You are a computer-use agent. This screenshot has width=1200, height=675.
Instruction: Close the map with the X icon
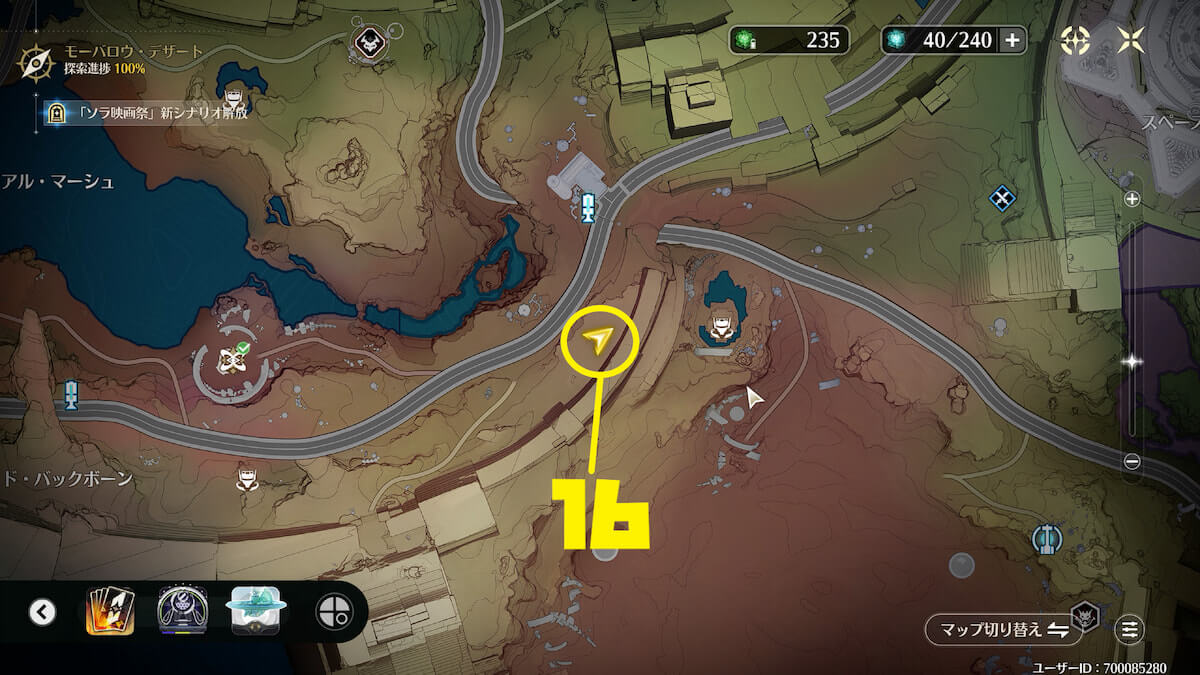[1131, 40]
